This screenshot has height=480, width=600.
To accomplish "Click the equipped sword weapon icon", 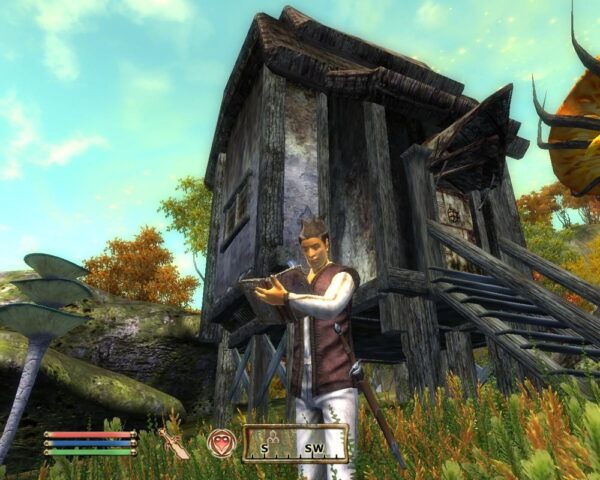I will point(175,440).
